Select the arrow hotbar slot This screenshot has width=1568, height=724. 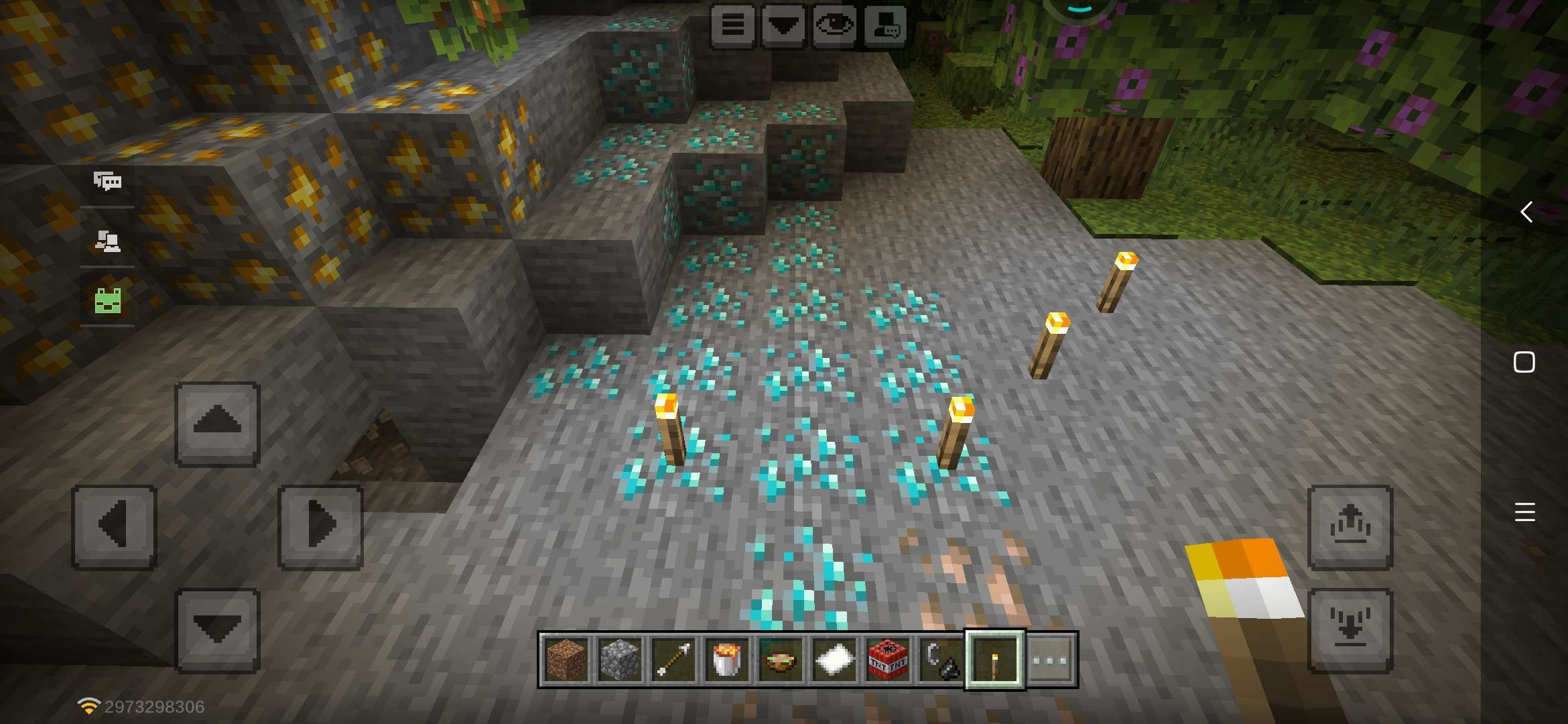(673, 660)
